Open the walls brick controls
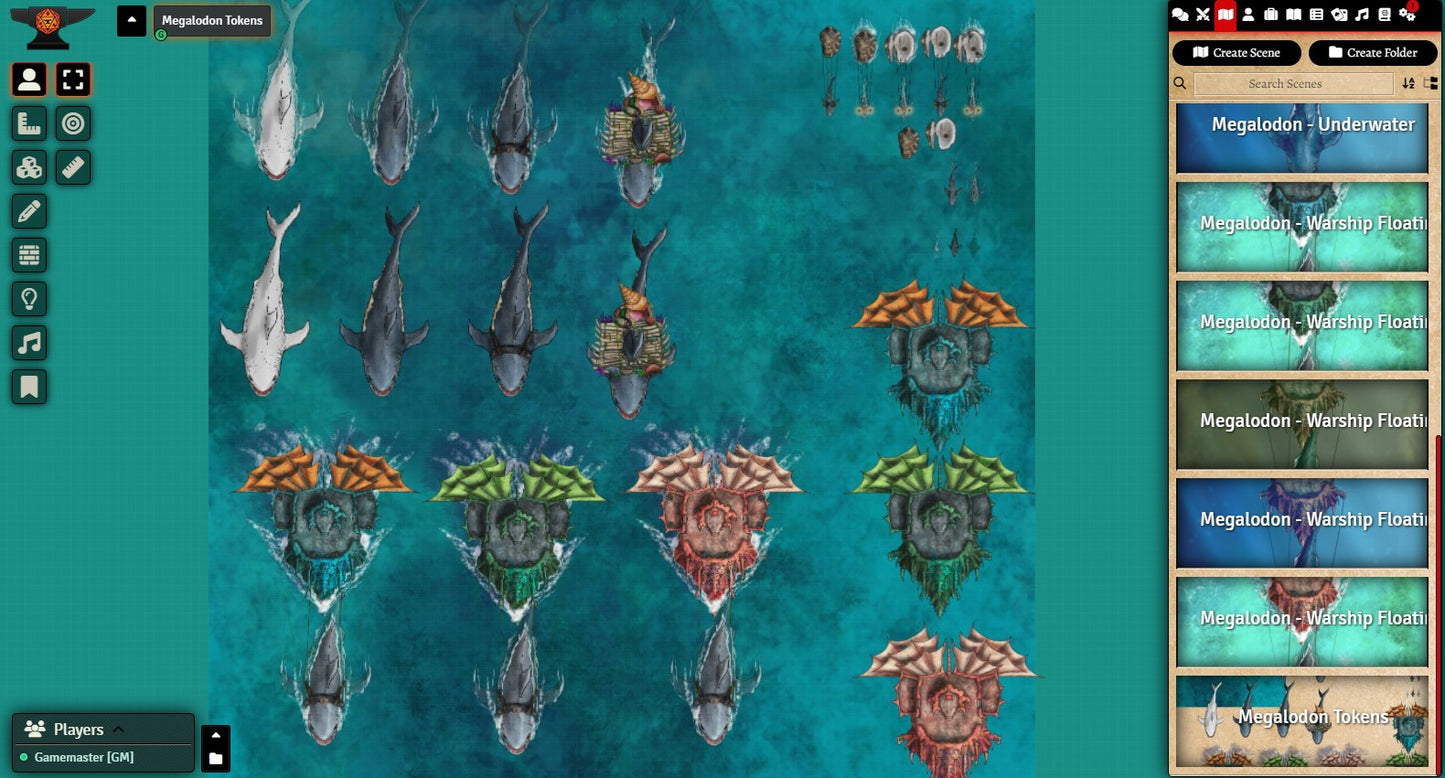1445x778 pixels. 30,255
